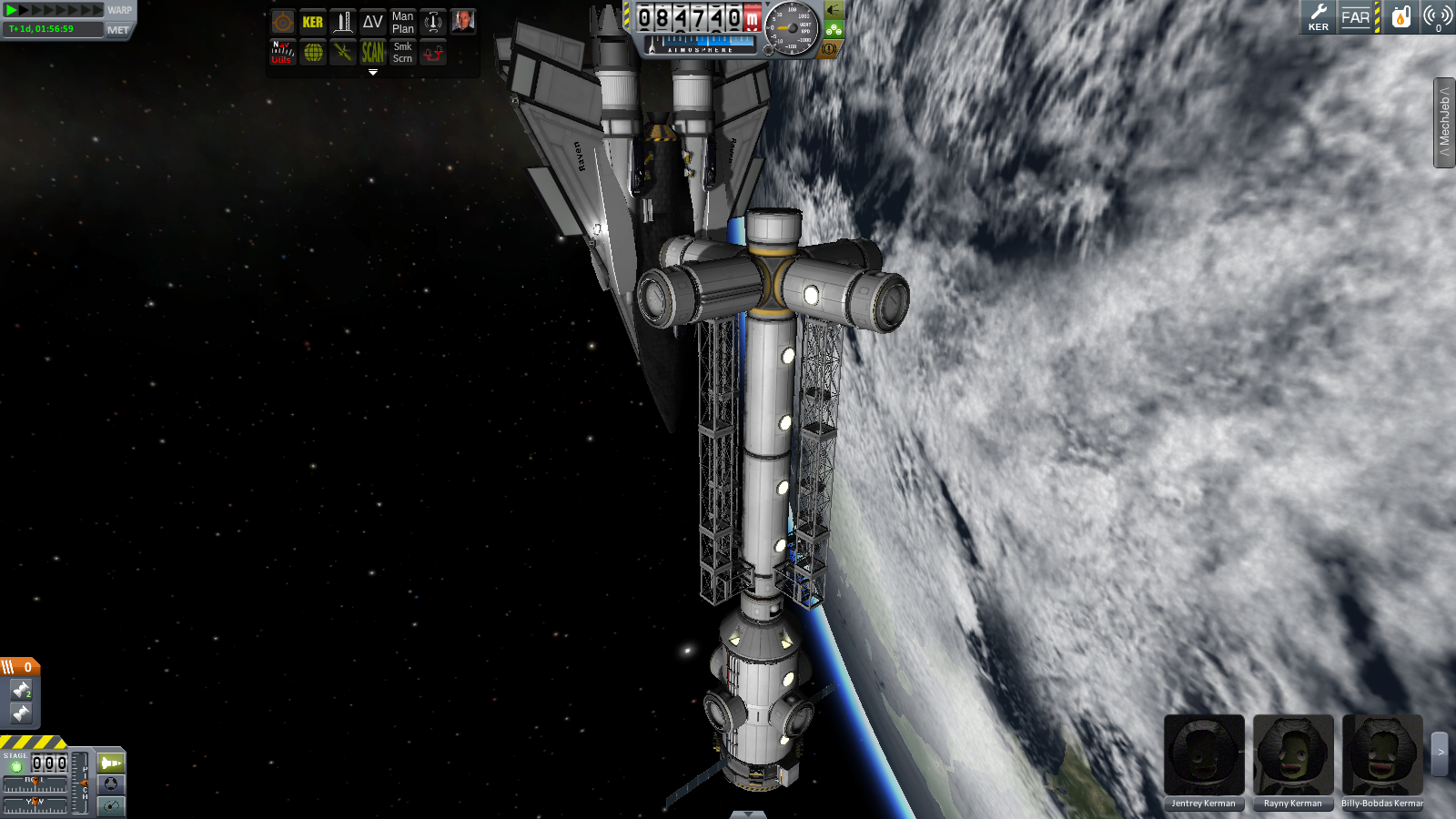Click the orange crosshair target icon
1456x819 pixels.
(282, 22)
